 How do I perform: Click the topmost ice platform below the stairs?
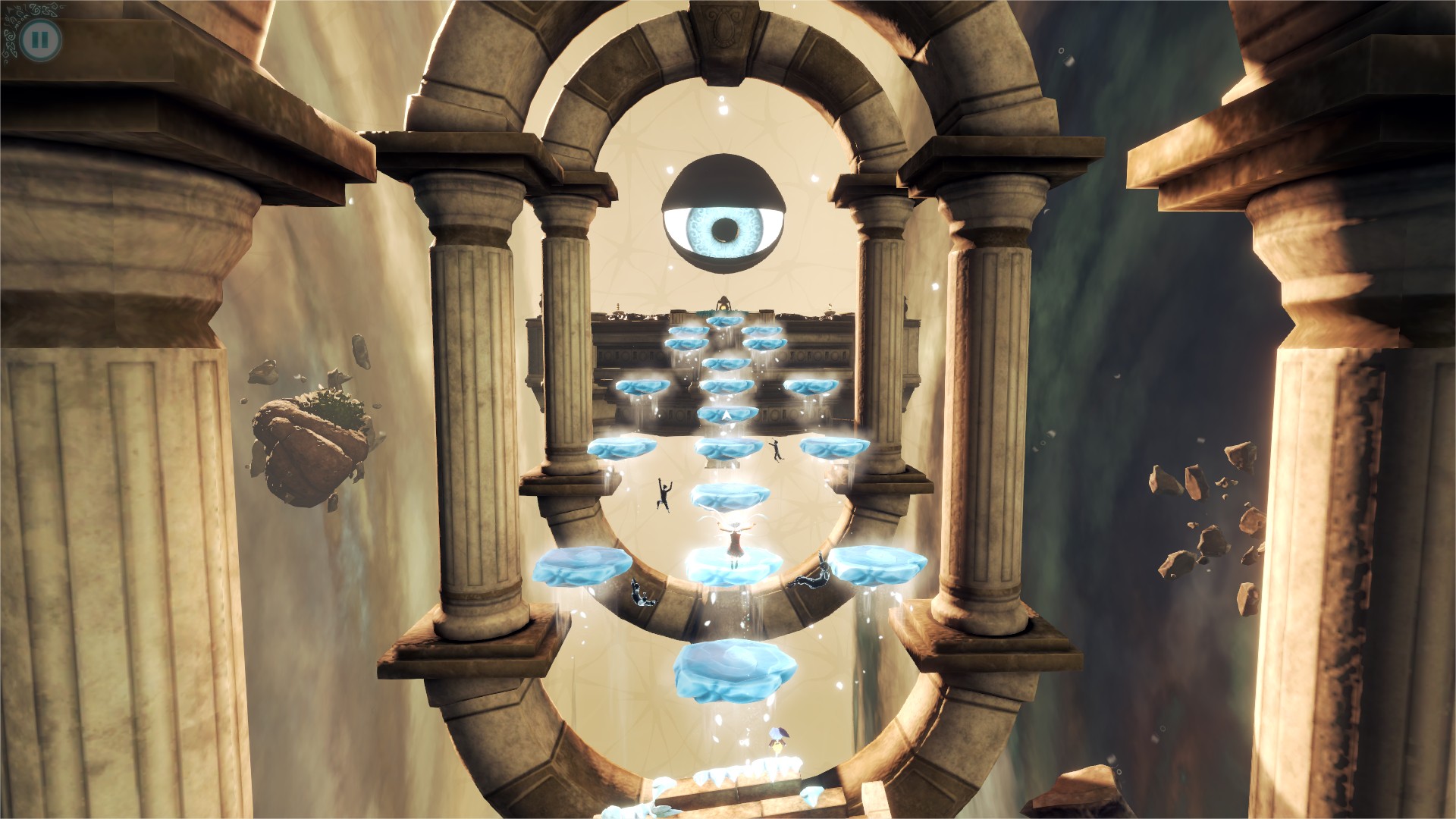724,322
